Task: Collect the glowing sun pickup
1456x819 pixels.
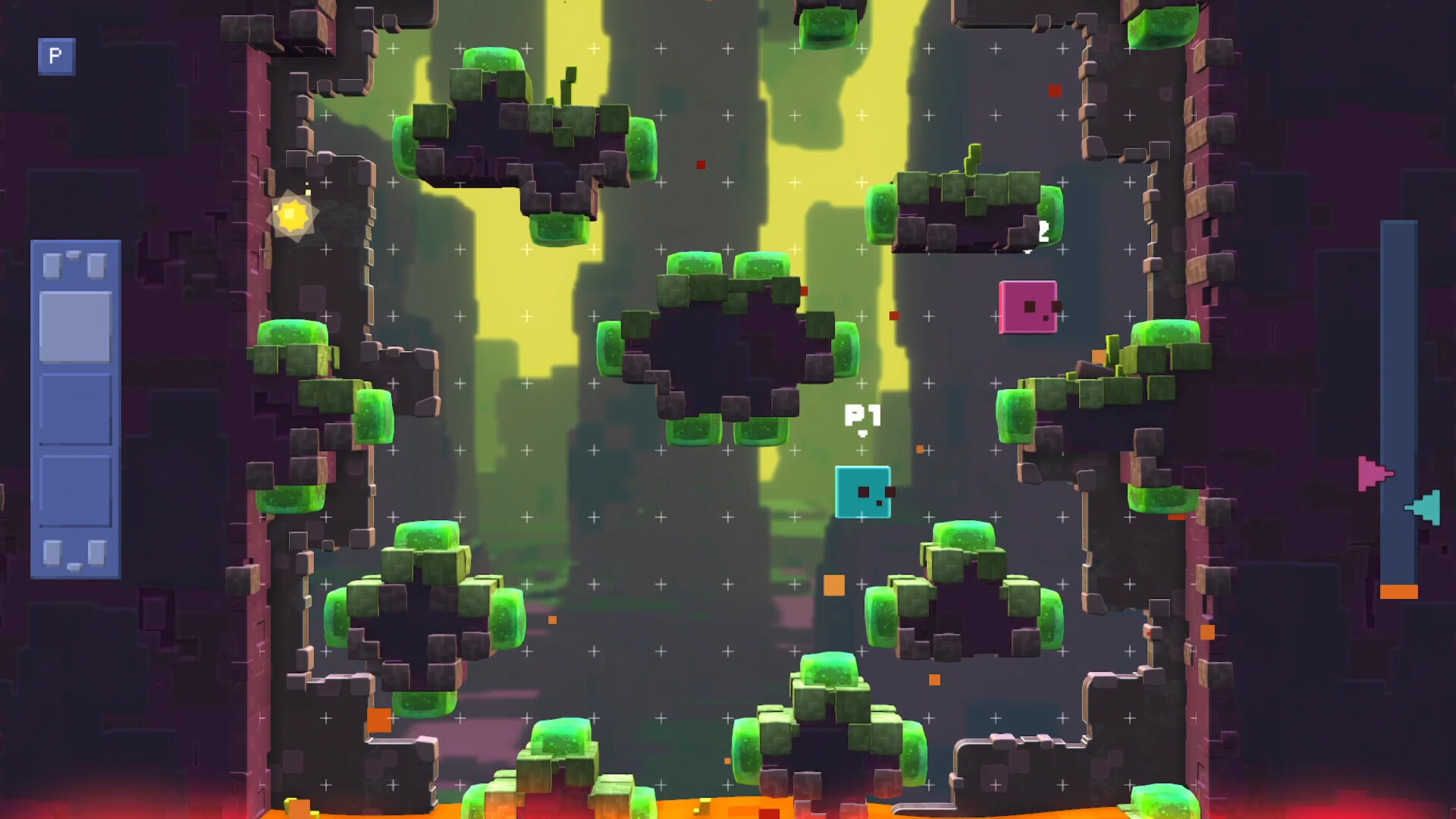Action: [x=294, y=215]
